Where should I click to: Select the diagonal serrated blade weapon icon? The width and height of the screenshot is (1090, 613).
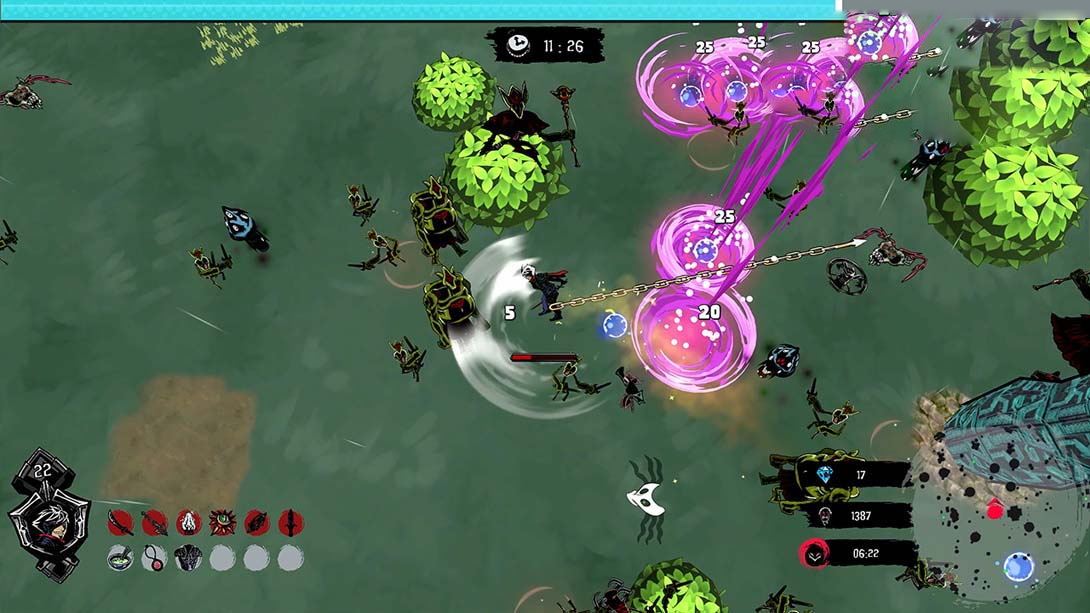[x=155, y=523]
